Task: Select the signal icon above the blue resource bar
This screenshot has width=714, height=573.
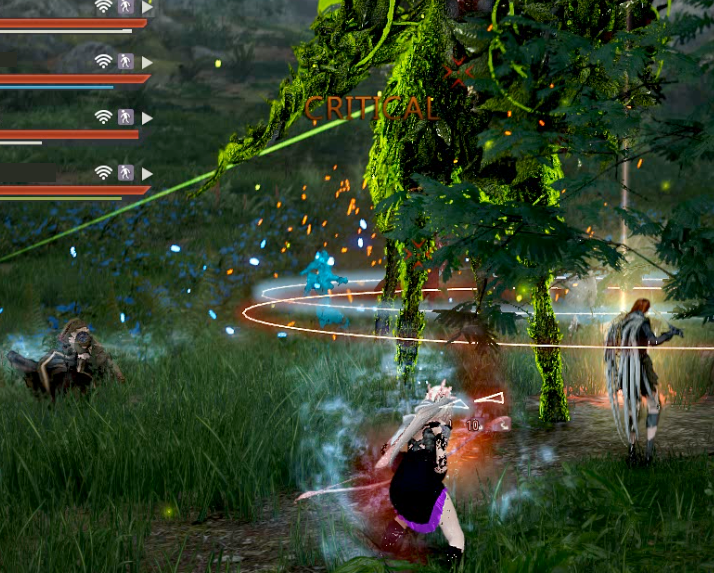Action: pos(103,62)
